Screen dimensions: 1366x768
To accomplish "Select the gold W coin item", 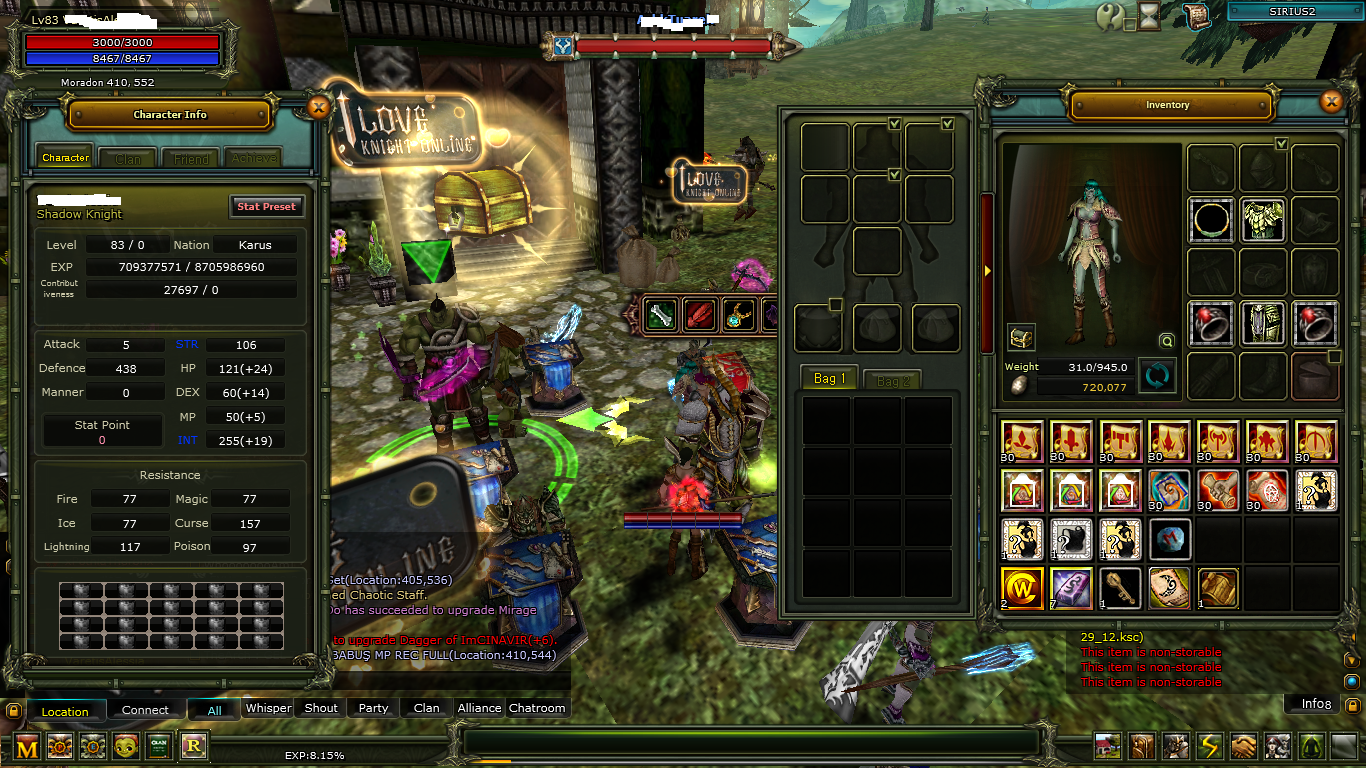I will pyautogui.click(x=1022, y=588).
